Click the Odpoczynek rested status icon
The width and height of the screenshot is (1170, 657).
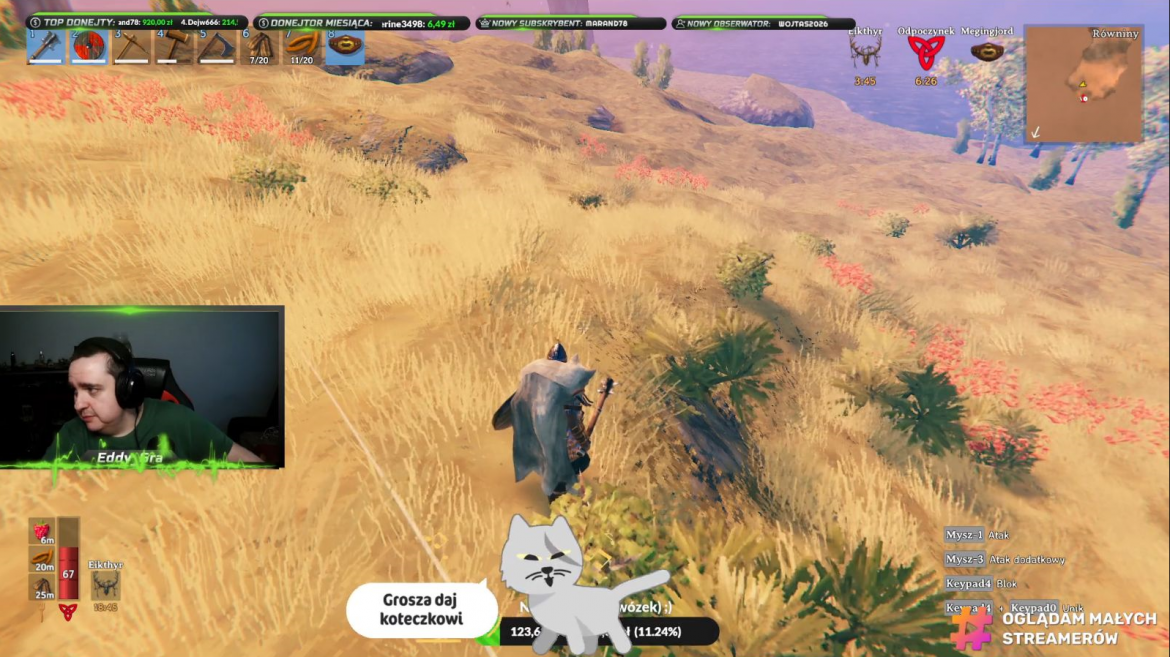(x=925, y=53)
